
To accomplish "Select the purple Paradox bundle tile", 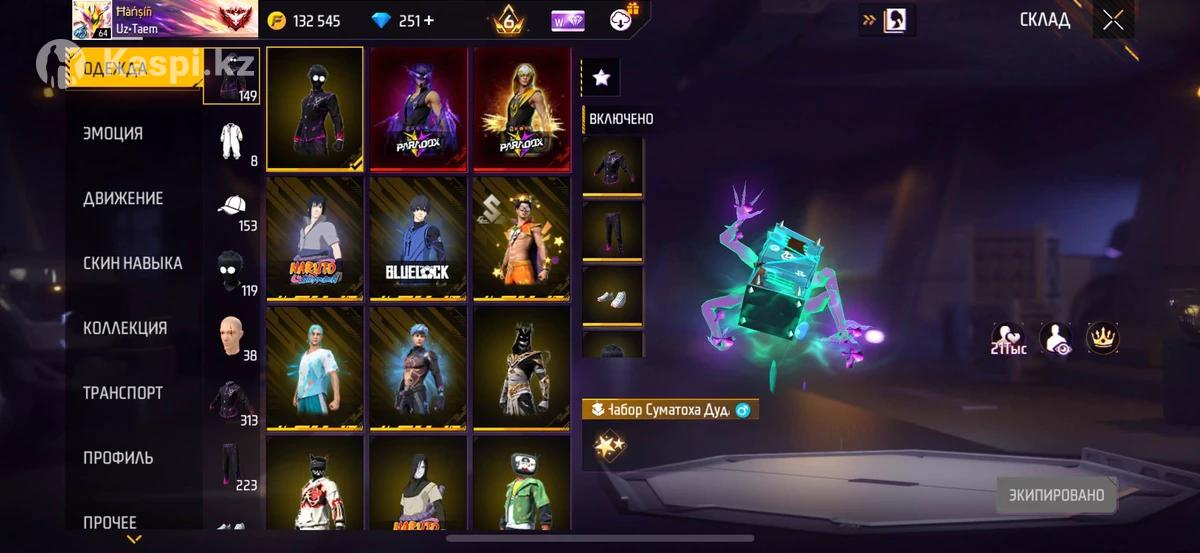I will 418,108.
